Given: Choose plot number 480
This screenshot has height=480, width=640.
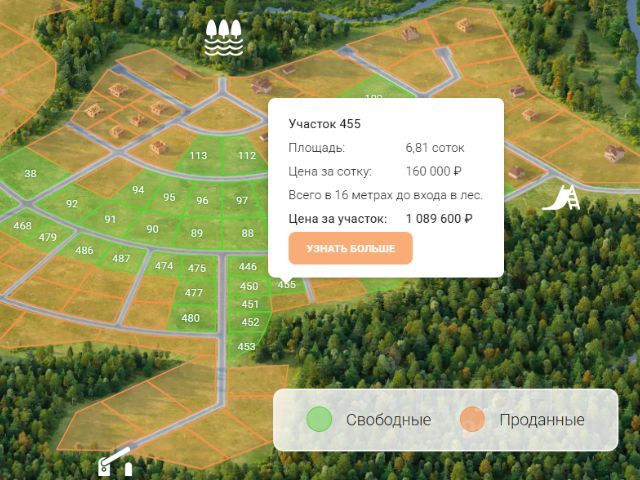Looking at the screenshot, I should point(190,318).
